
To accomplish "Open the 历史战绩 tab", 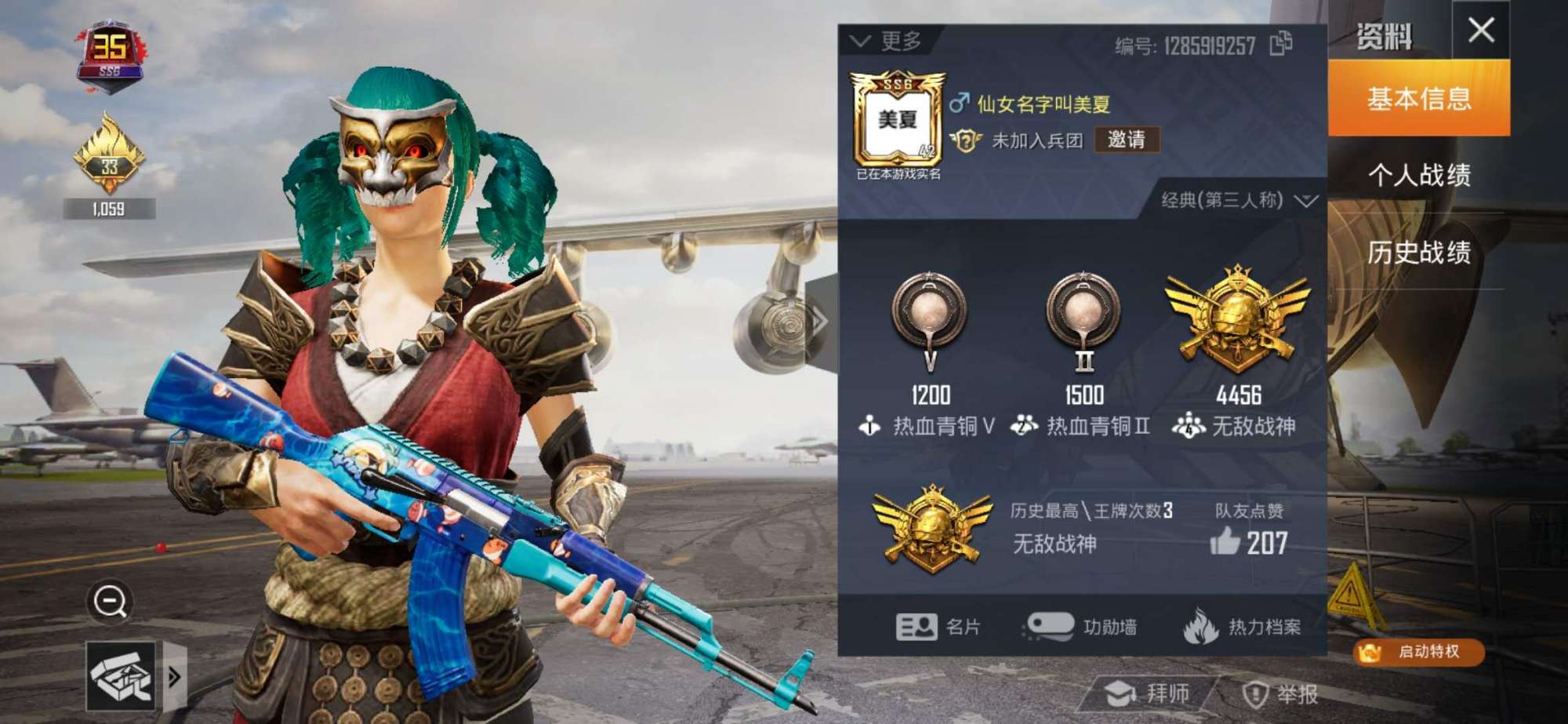I will point(1422,254).
